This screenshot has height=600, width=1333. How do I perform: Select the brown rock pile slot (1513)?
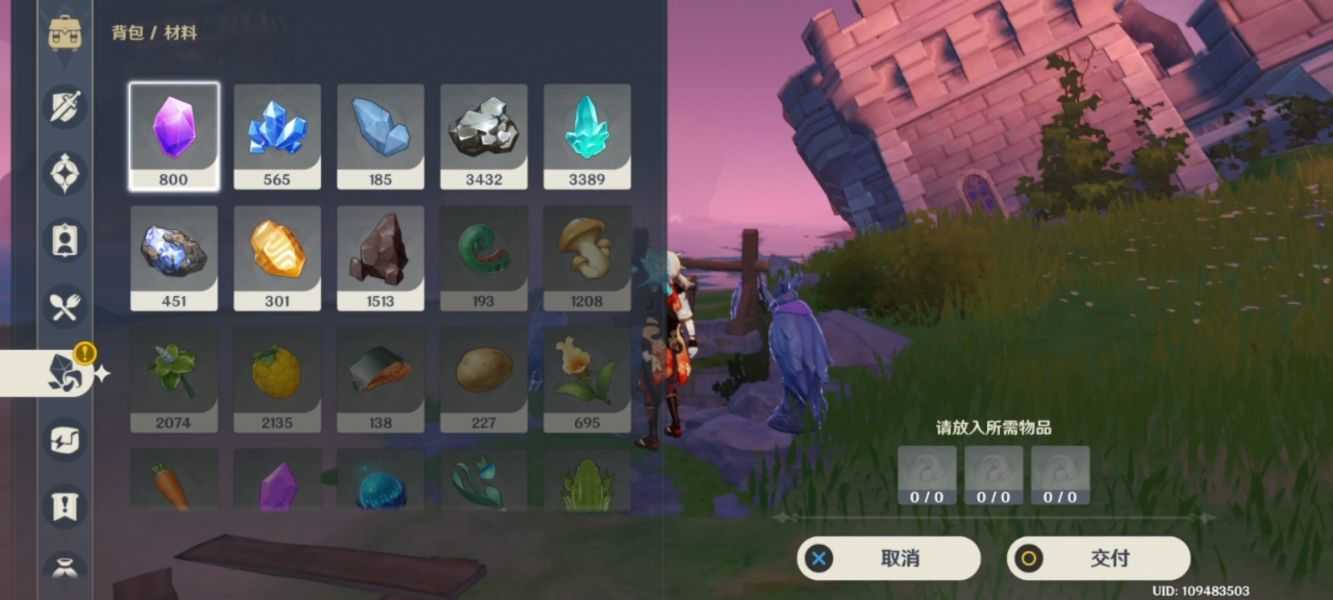(380, 258)
